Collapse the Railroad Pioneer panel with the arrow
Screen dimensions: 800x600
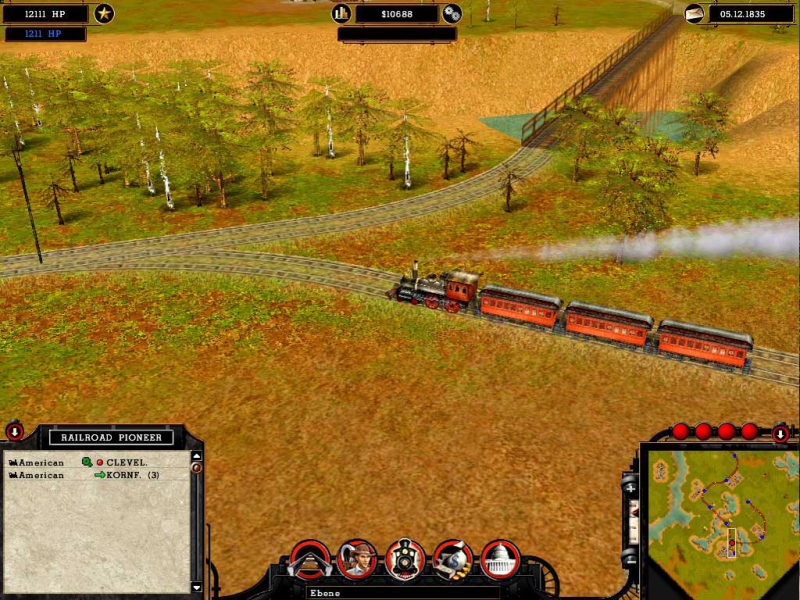click(x=15, y=432)
